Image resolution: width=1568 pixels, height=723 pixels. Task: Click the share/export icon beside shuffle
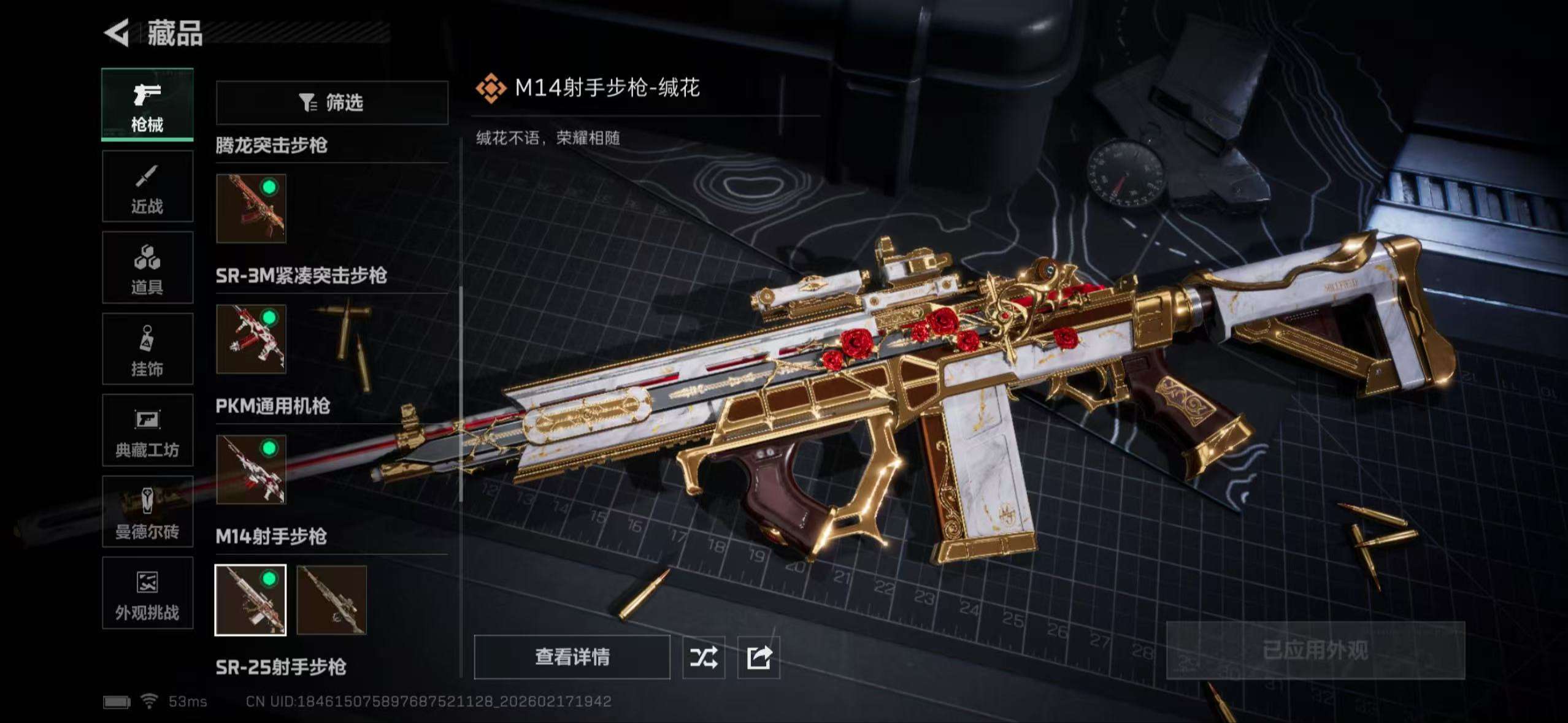[x=759, y=657]
